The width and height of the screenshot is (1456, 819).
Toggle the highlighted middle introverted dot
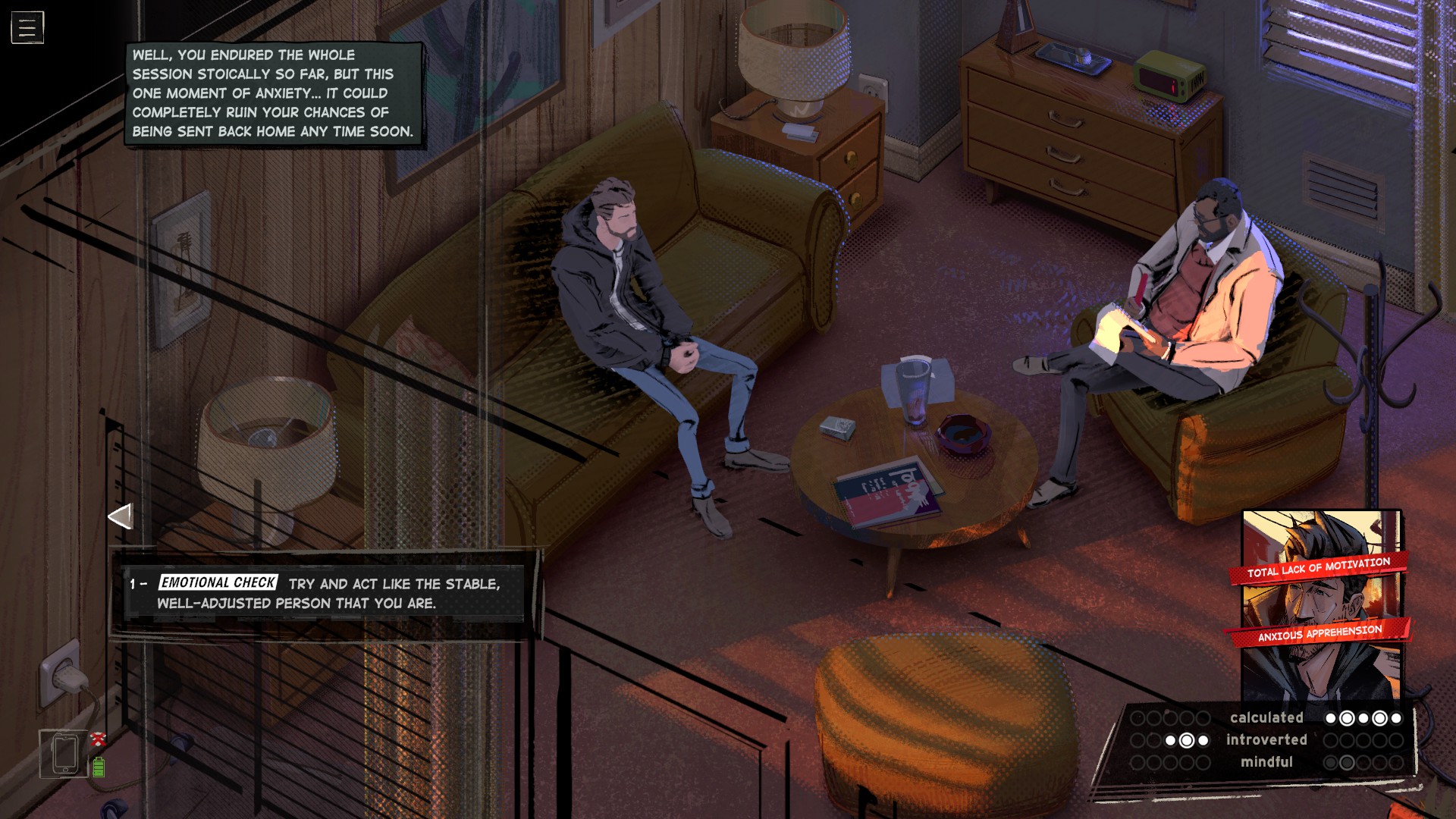coord(1187,741)
